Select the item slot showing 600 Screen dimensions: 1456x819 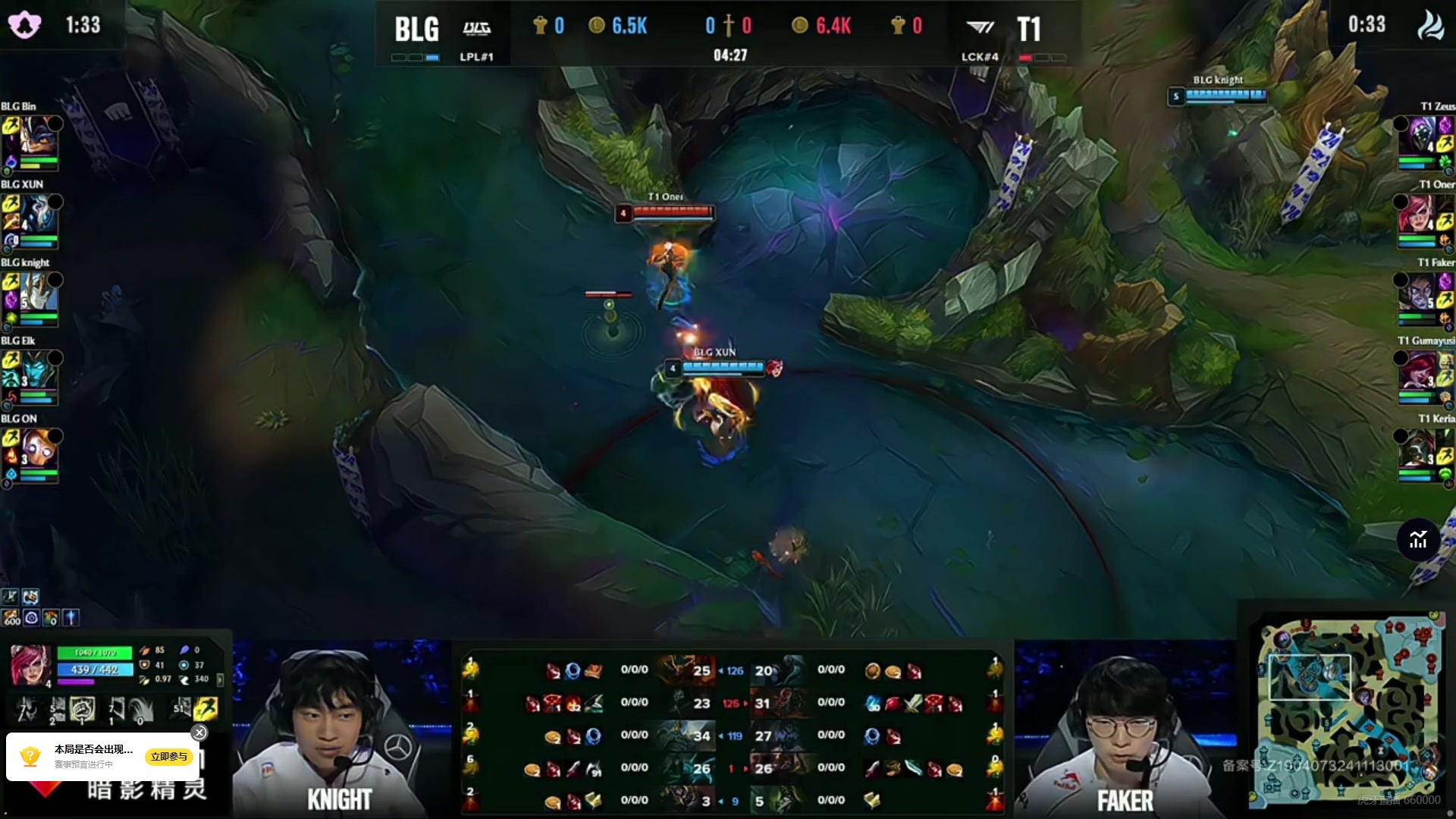(x=11, y=618)
